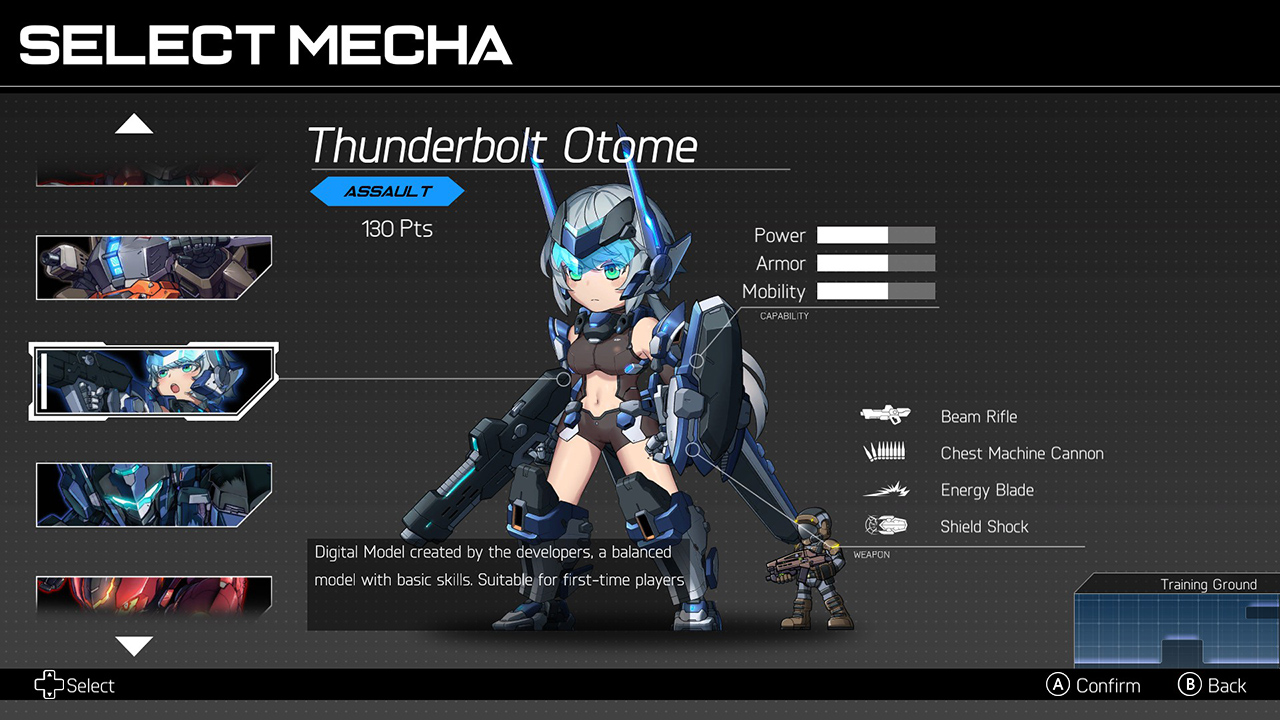Toggle the elbow callout circle near the shield

click(x=693, y=450)
